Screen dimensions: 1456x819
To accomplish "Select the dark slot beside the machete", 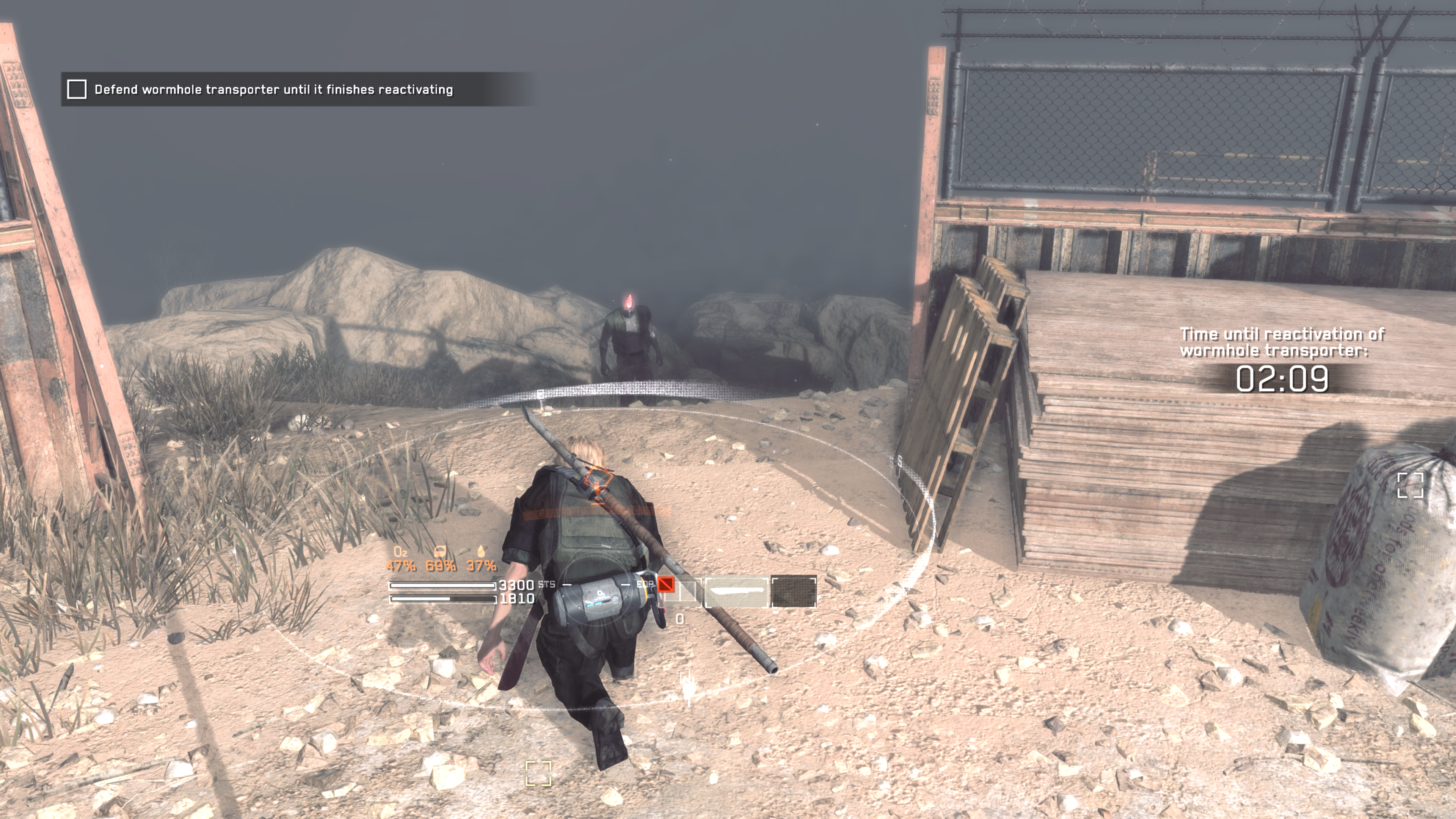I will (794, 592).
